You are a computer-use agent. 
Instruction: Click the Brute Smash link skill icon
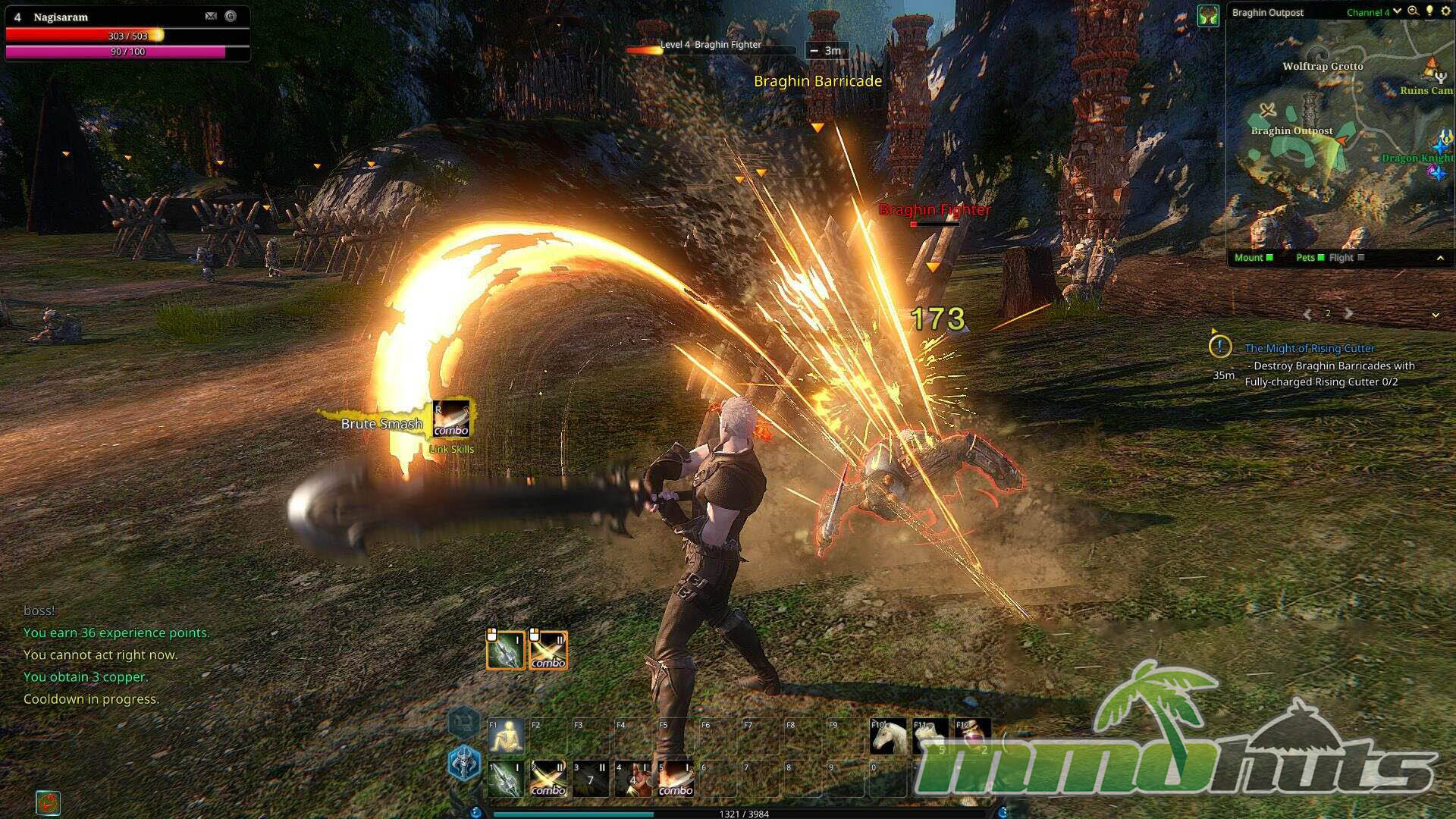(x=451, y=420)
